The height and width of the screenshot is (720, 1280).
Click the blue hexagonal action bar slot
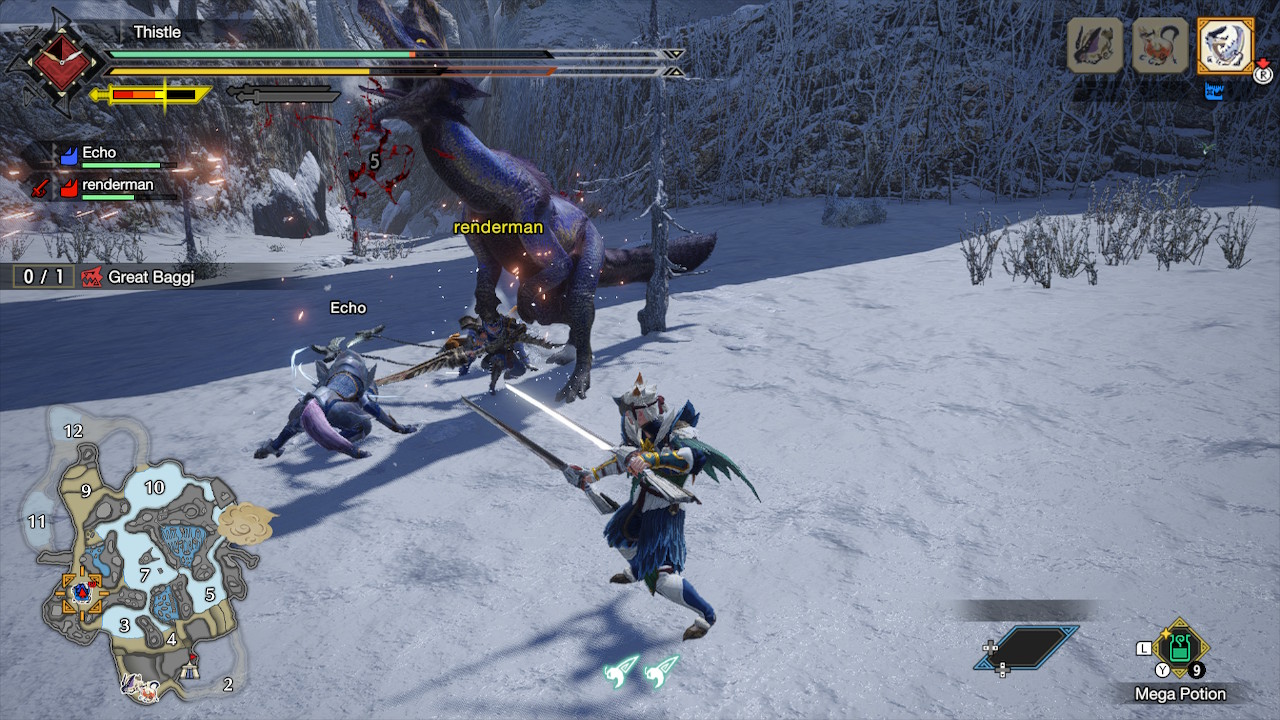[1027, 647]
